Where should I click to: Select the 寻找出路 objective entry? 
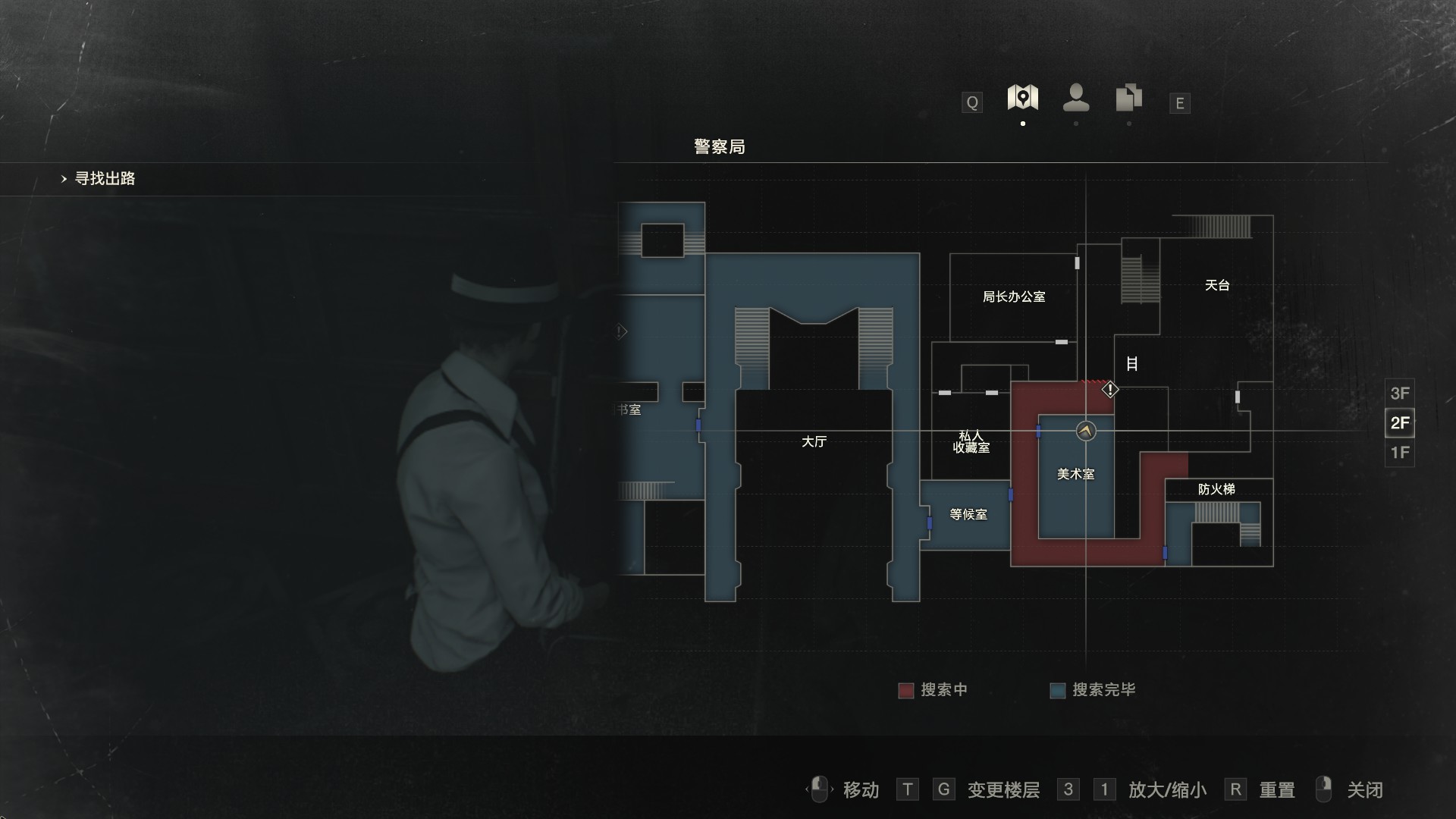pos(105,179)
